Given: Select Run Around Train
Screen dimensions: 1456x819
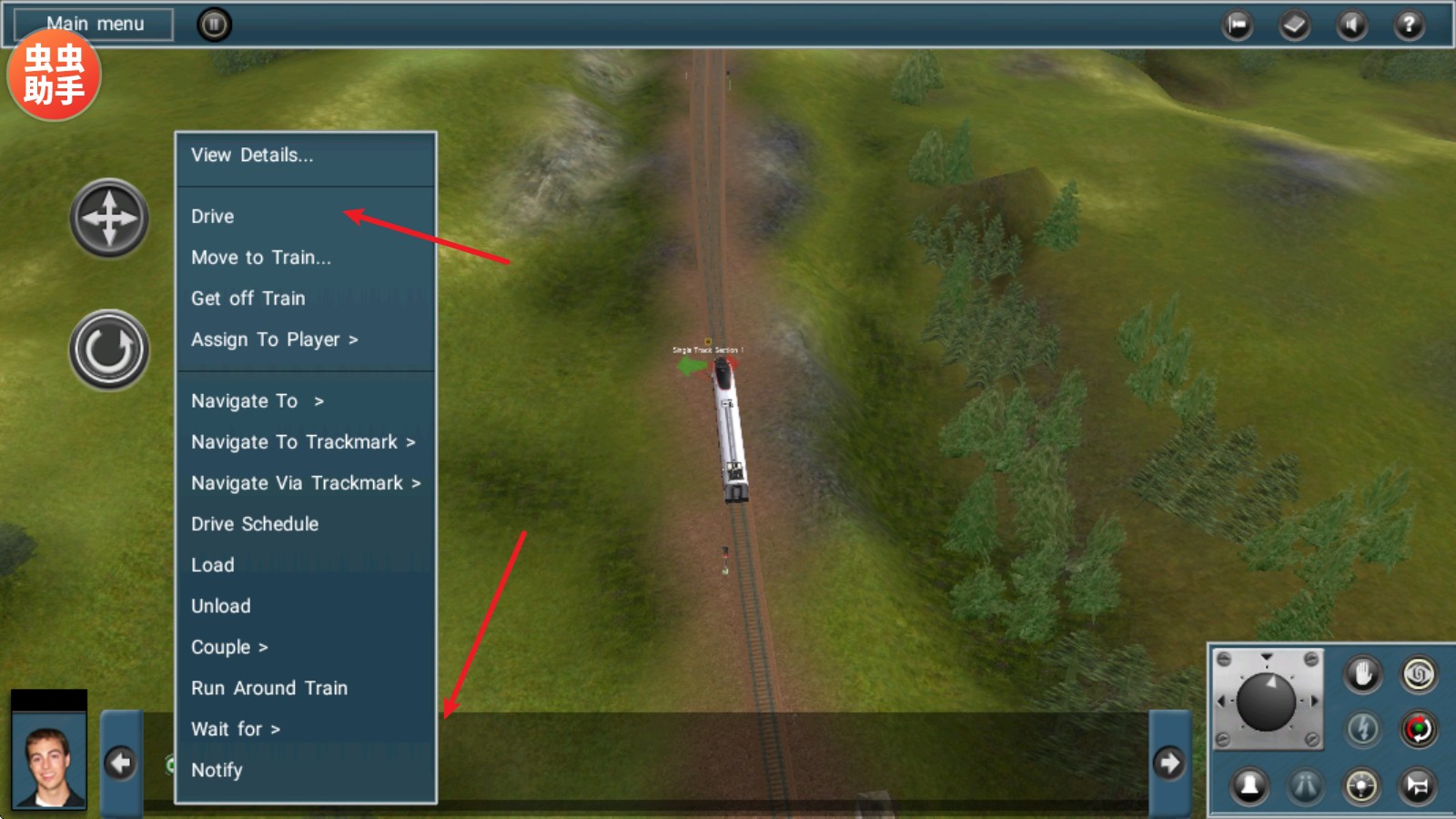Looking at the screenshot, I should pyautogui.click(x=269, y=688).
